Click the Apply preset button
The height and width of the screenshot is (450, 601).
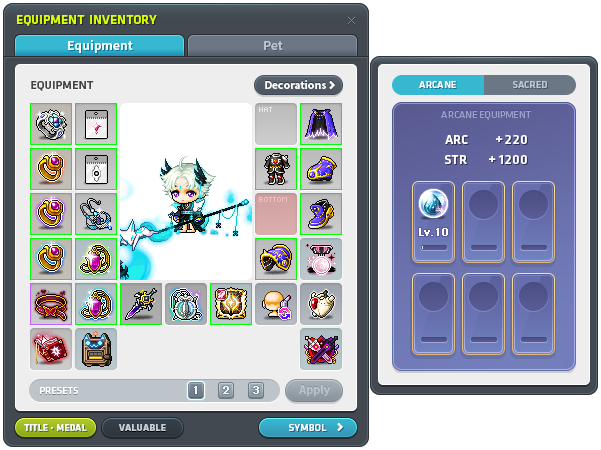point(314,390)
